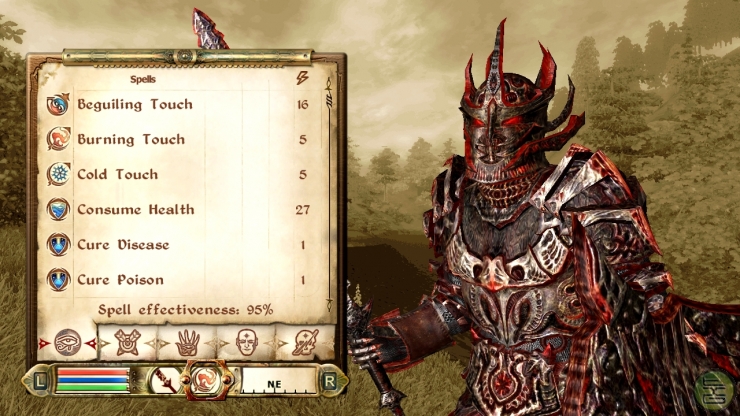
Task: Select Cold Touch from the spell list
Action: (x=117, y=175)
